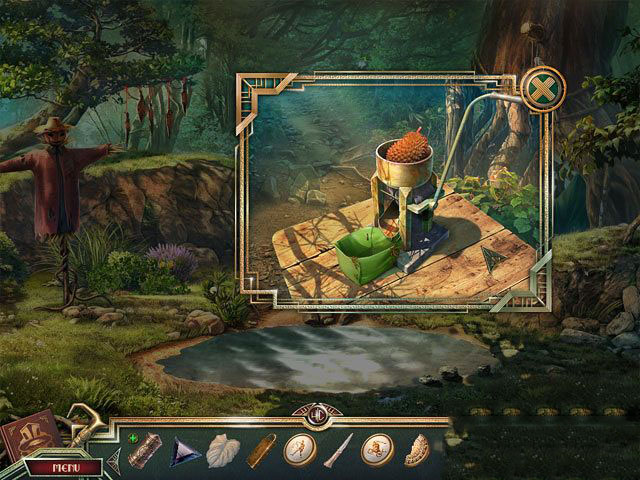Close the zoomed-in popup window
The width and height of the screenshot is (640, 480).
coord(540,90)
